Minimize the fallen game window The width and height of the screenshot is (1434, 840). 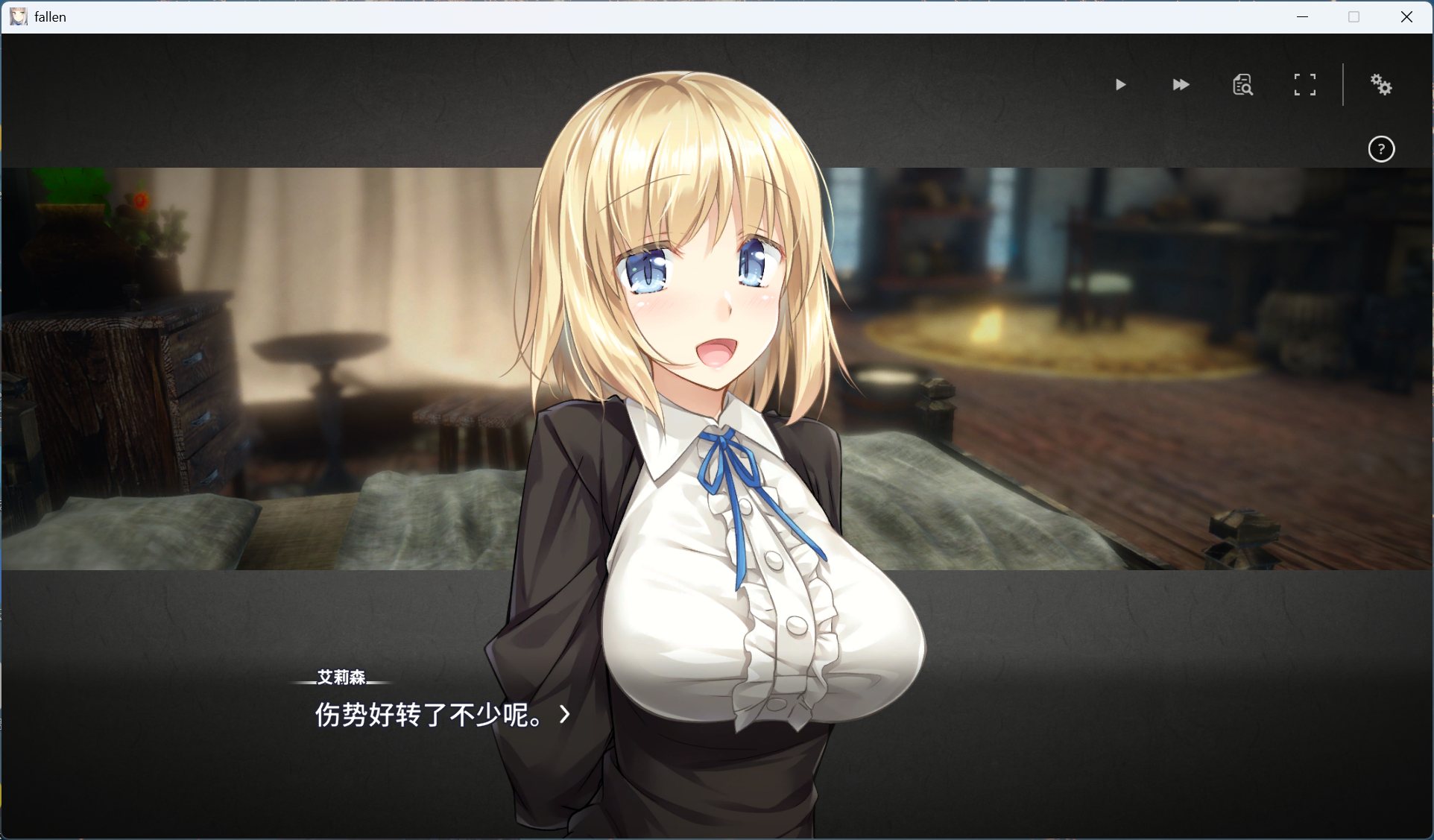(x=1302, y=16)
